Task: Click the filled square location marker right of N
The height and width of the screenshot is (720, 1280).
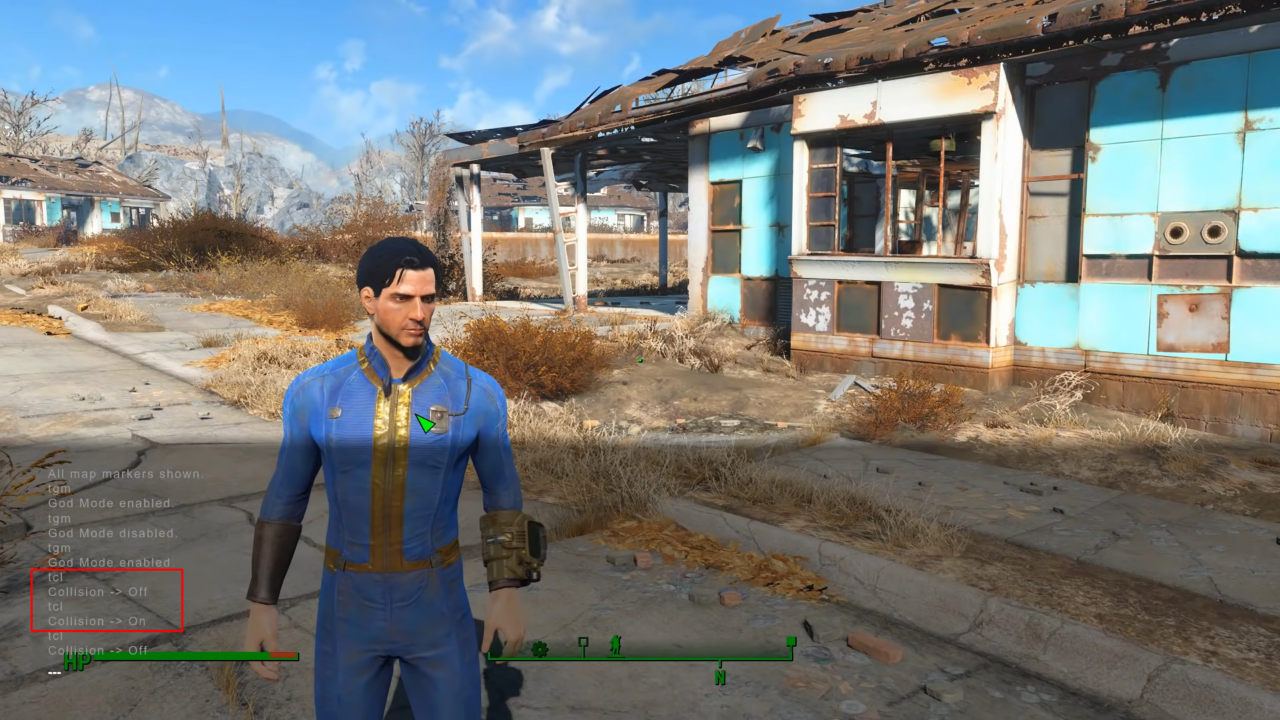Action: [791, 641]
